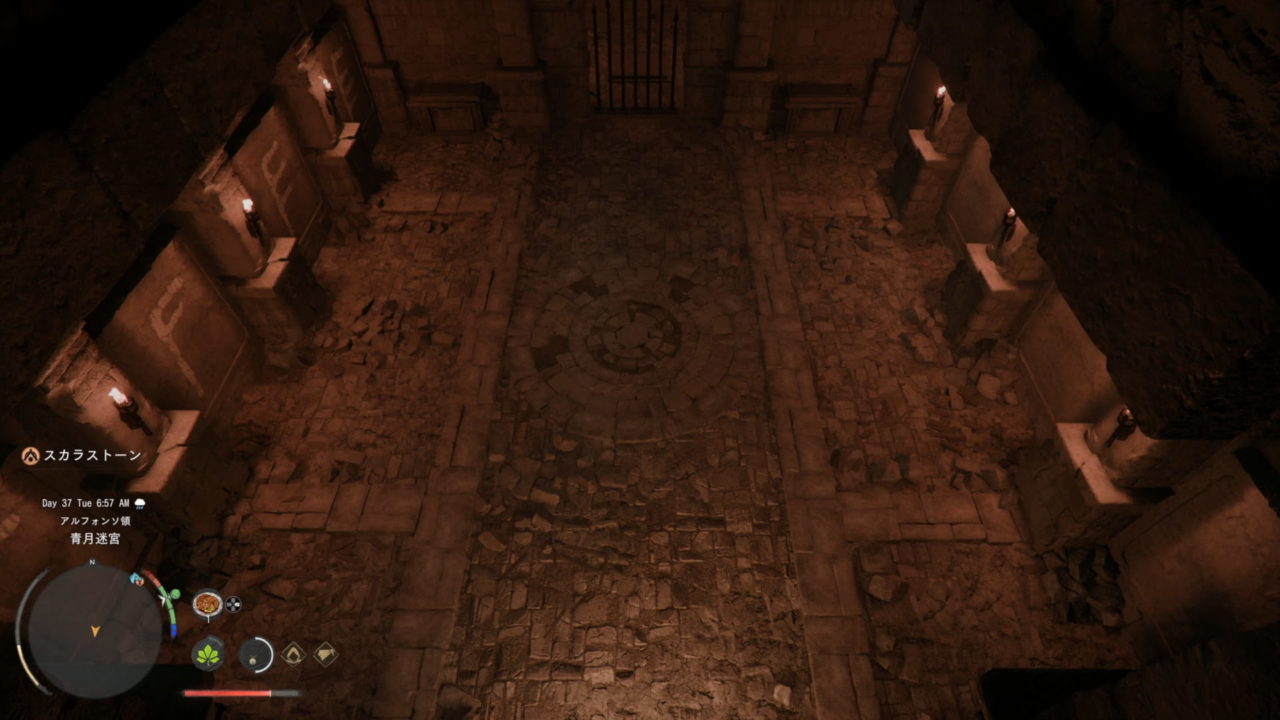Click the rain weather icon
Image resolution: width=1280 pixels, height=720 pixels.
tap(139, 503)
